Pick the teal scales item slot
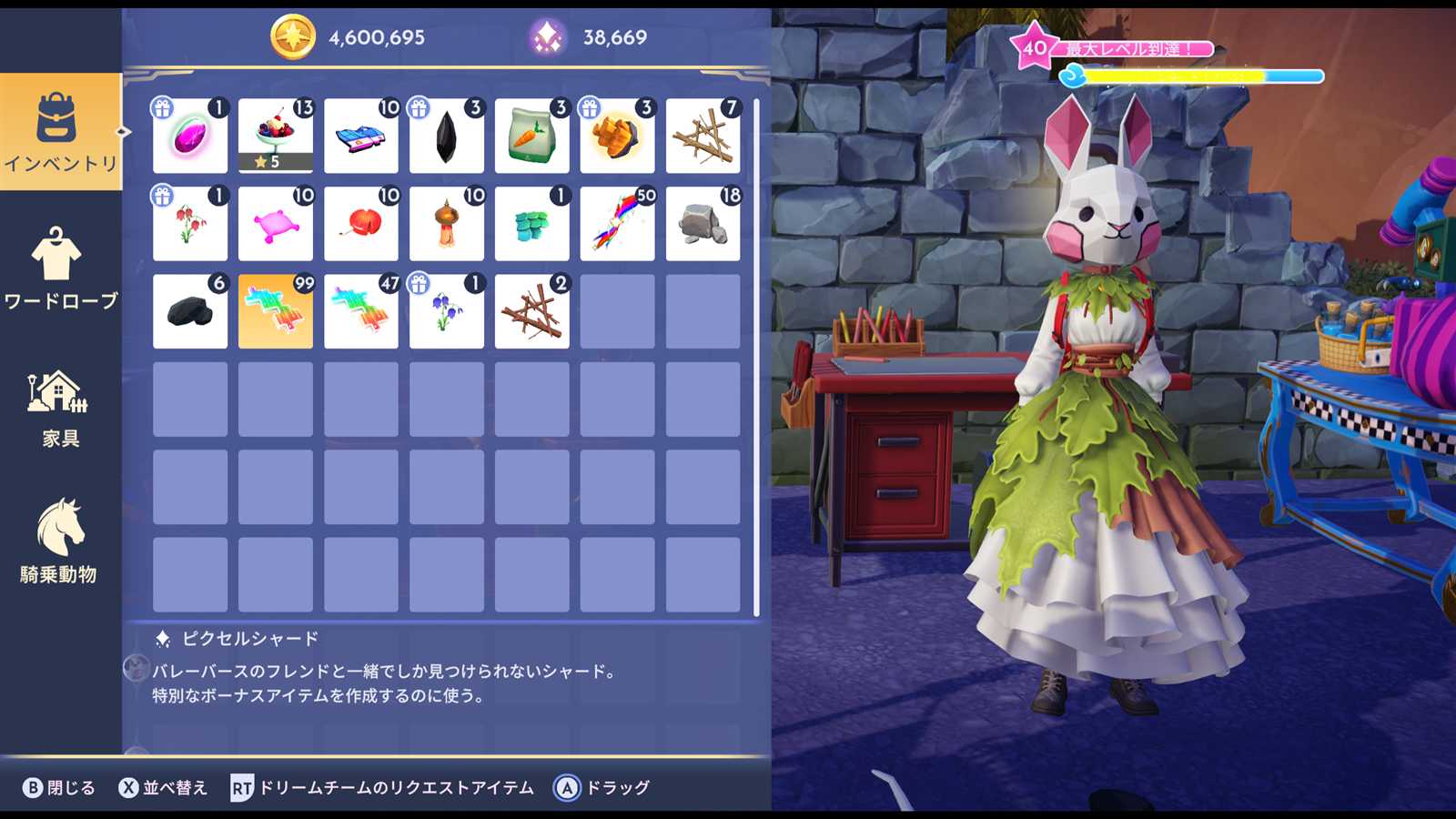1456x819 pixels. (531, 224)
